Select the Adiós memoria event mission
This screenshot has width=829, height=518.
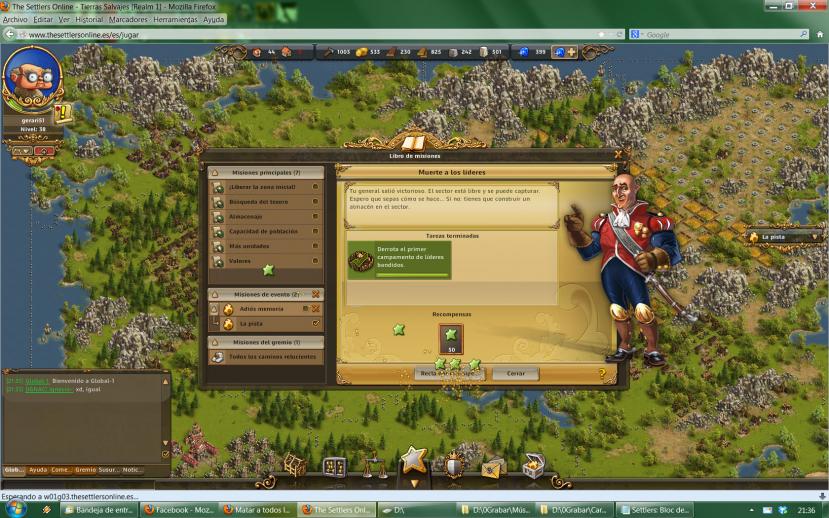pyautogui.click(x=262, y=309)
